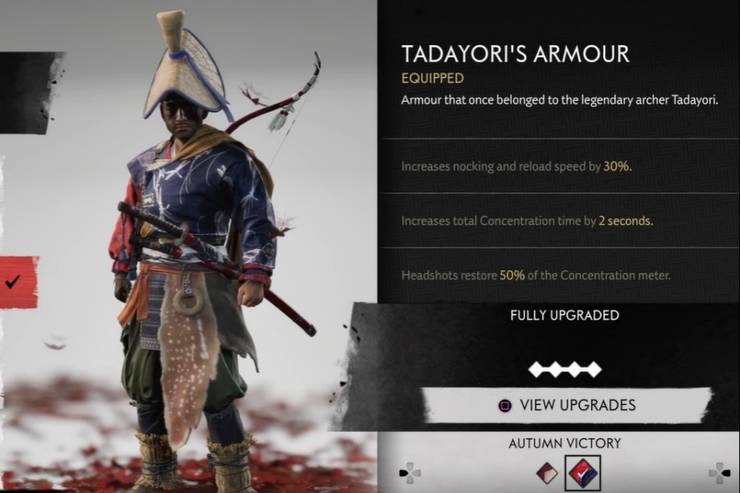The image size is (740, 493).
Task: Choose the brown default dye swatch
Action: pyautogui.click(x=548, y=470)
